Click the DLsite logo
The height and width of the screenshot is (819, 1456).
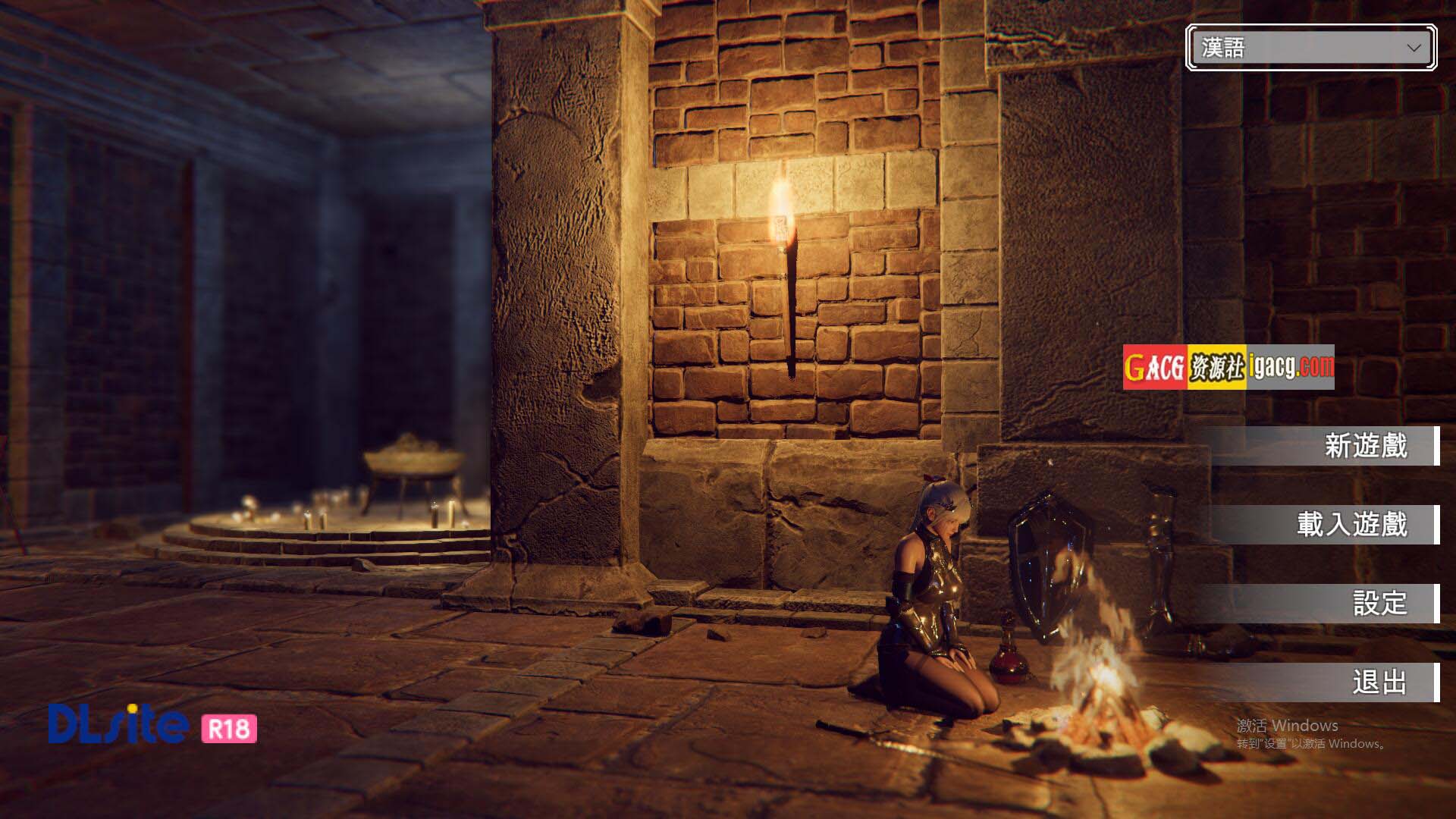pos(119,724)
